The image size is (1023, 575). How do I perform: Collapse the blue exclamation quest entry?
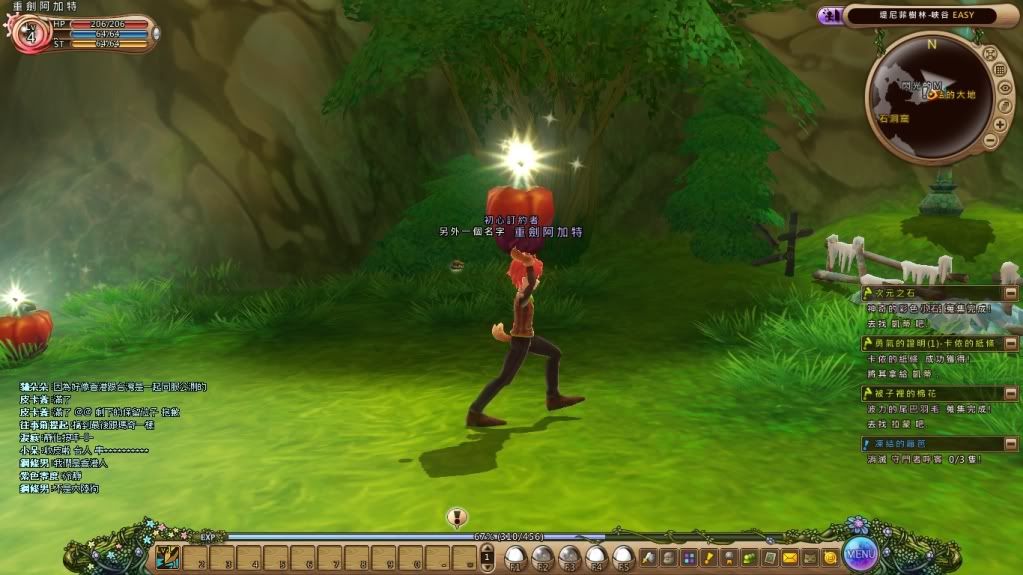[x=1011, y=443]
